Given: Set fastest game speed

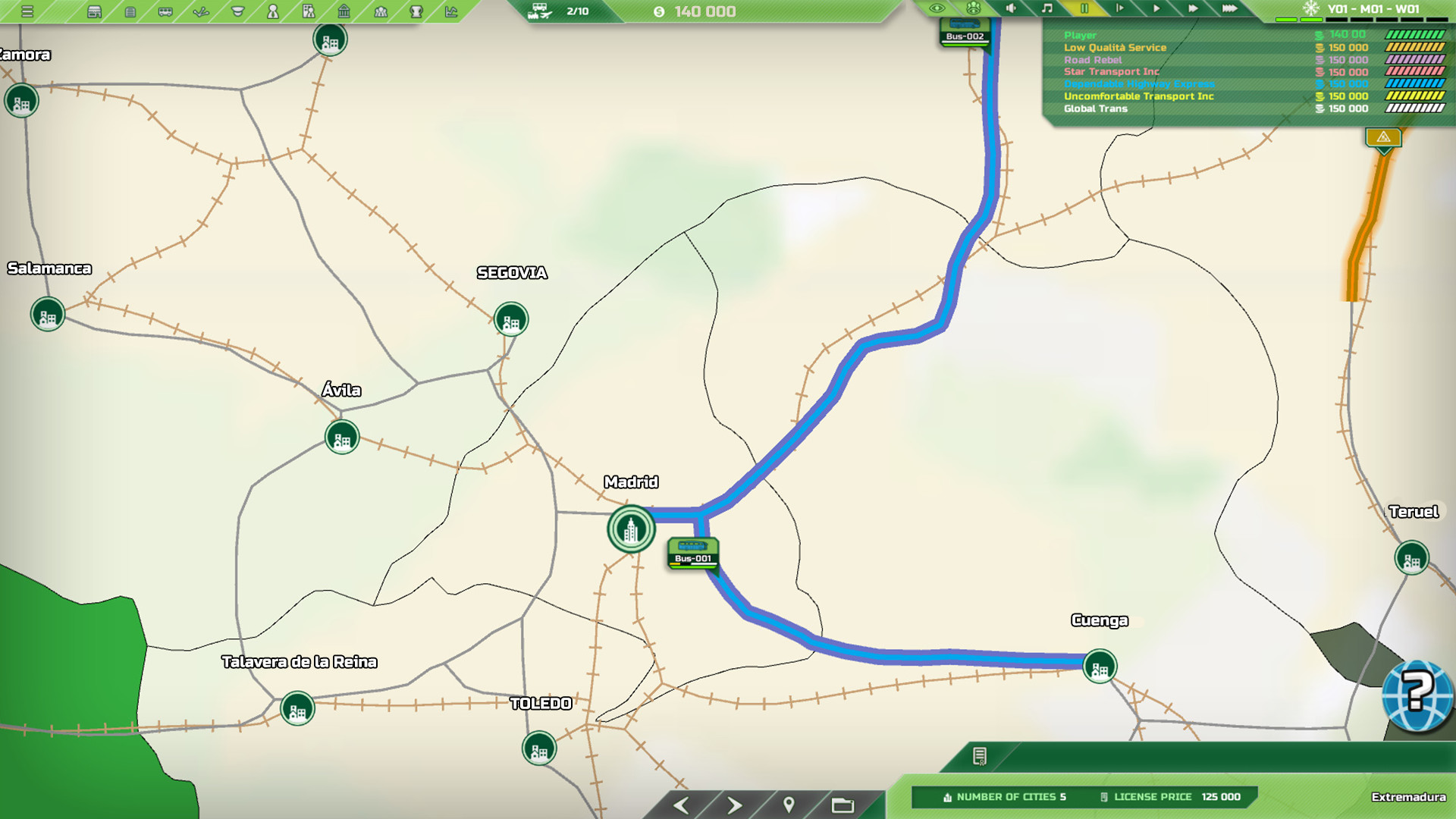Looking at the screenshot, I should pos(1229,10).
